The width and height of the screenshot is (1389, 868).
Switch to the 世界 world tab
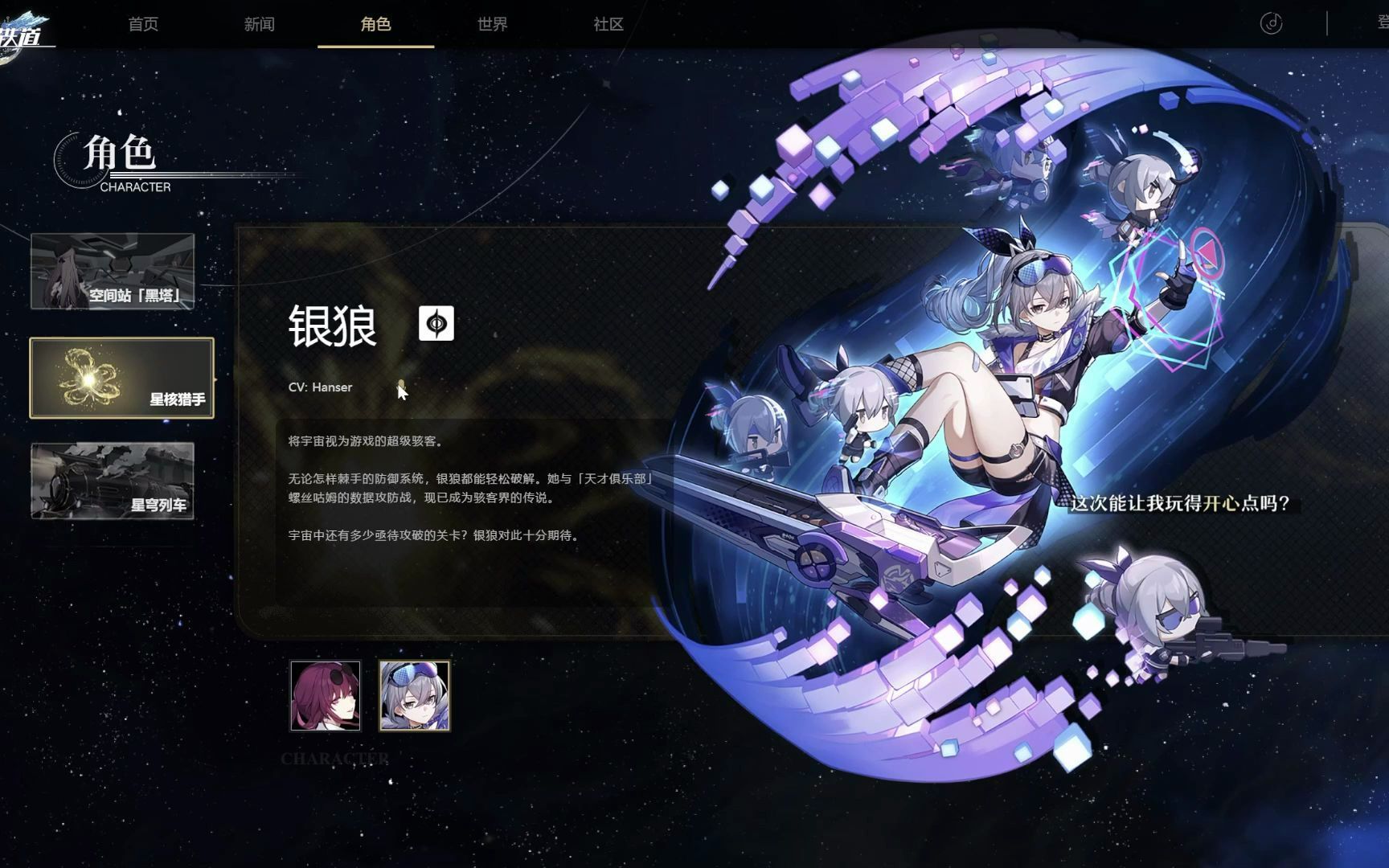point(490,24)
